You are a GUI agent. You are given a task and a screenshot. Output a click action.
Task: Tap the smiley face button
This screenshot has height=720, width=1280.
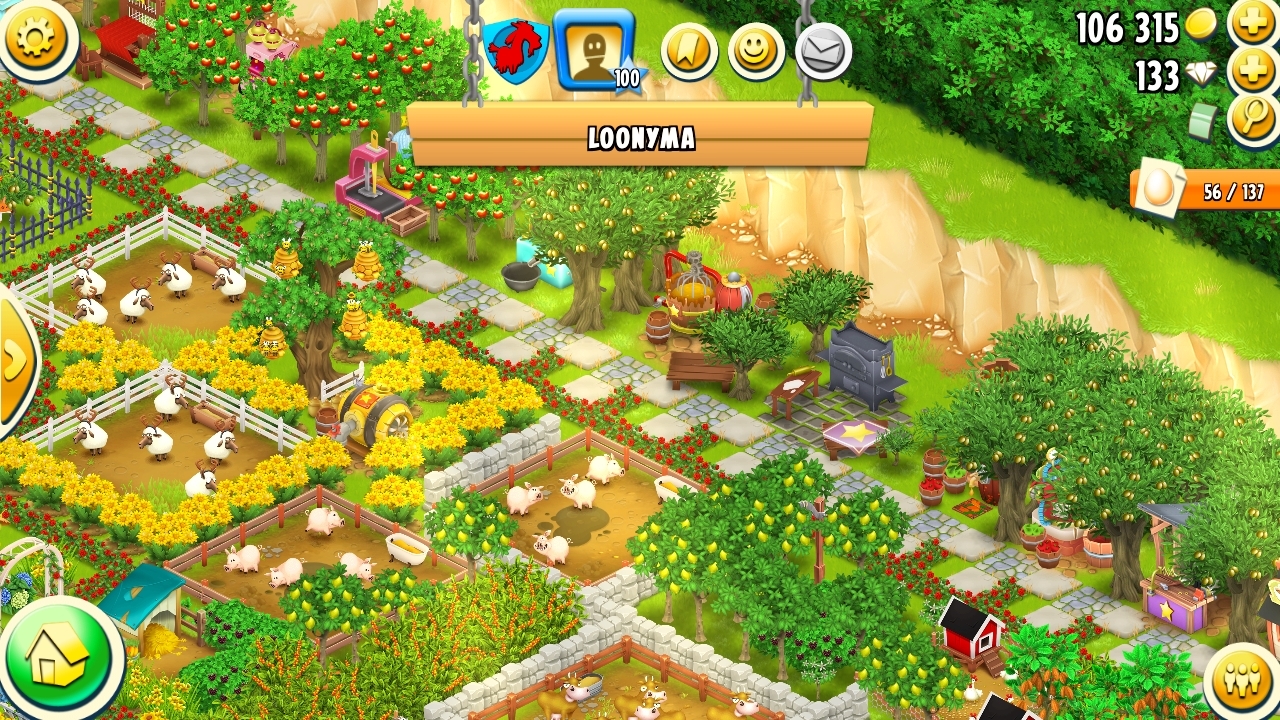point(756,51)
